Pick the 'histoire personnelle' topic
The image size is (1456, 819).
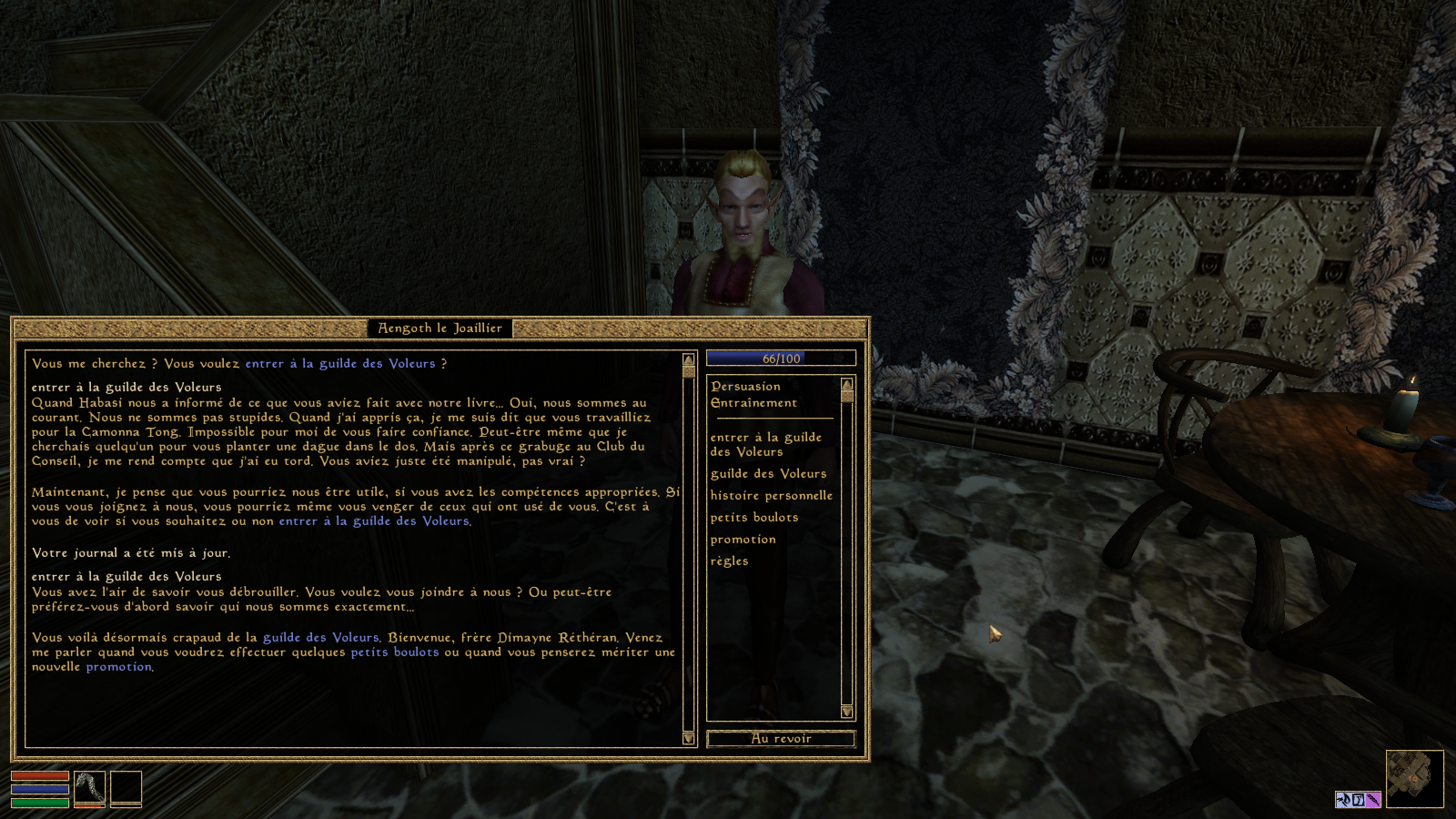coord(771,495)
